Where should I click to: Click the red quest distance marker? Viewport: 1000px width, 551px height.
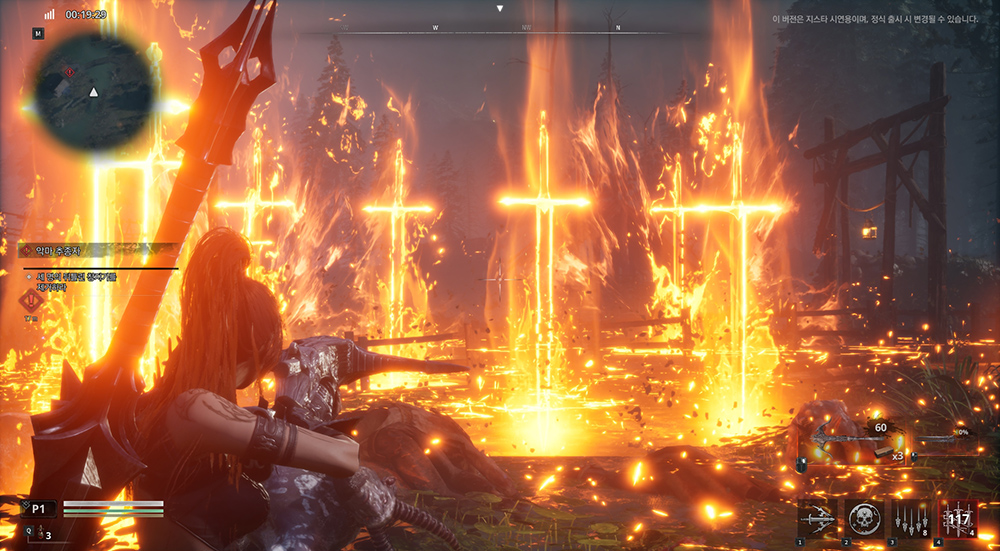tap(29, 301)
